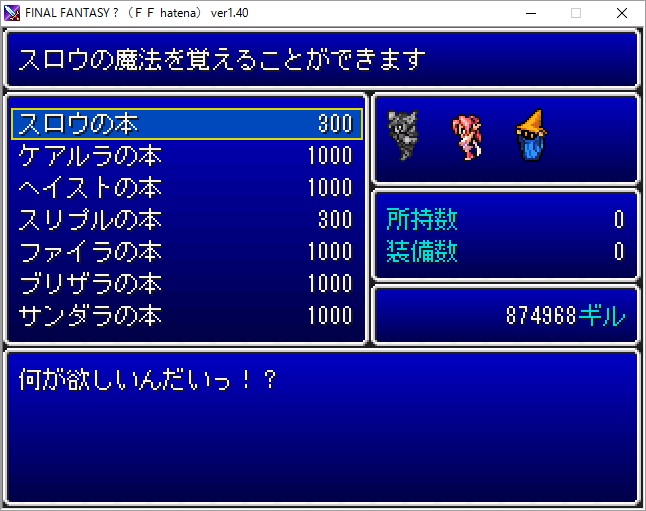Select スリプルの本 from the list
Viewport: 646px width, 511px height.
point(186,220)
